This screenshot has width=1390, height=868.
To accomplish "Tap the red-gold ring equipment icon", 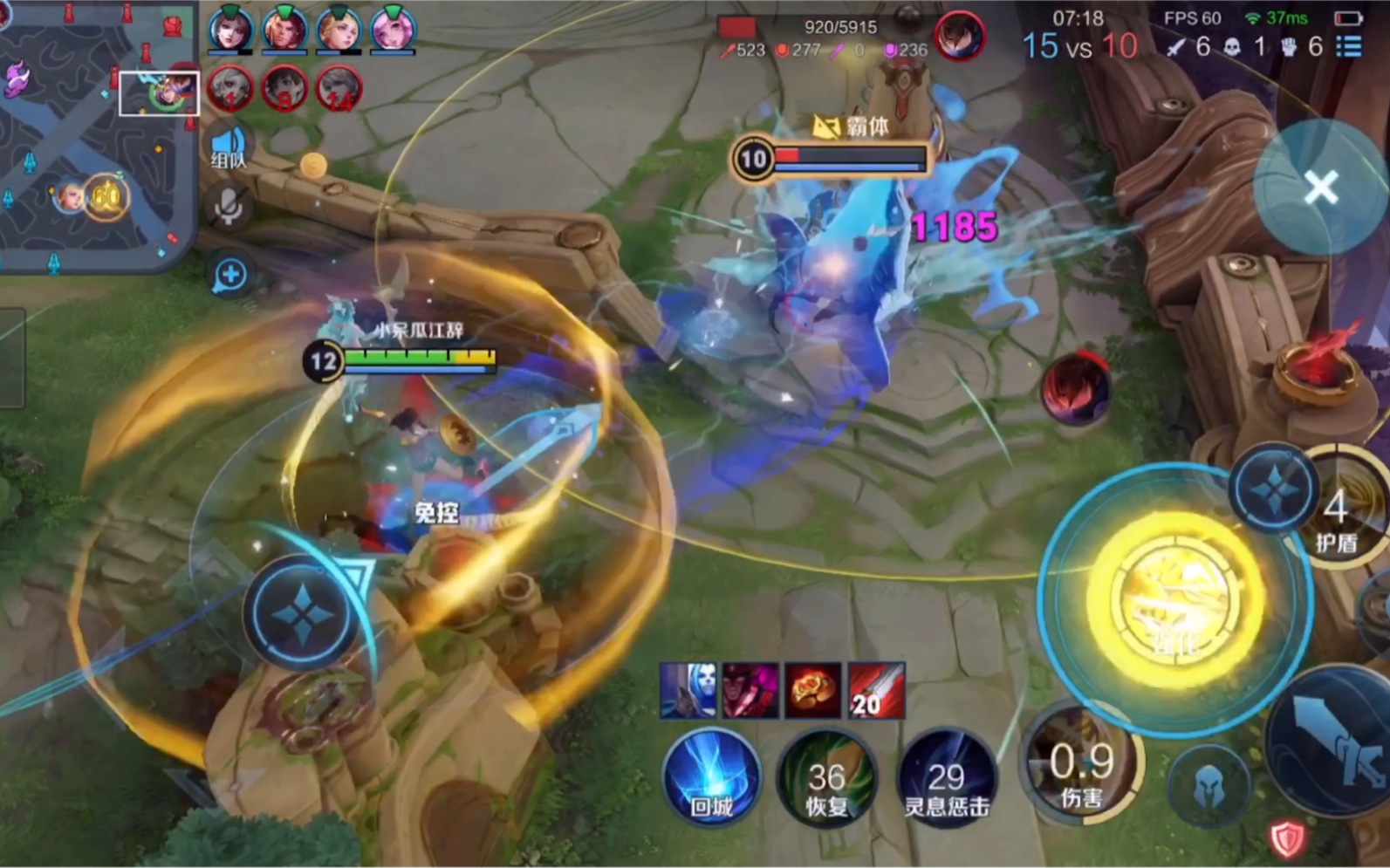I will click(x=813, y=690).
